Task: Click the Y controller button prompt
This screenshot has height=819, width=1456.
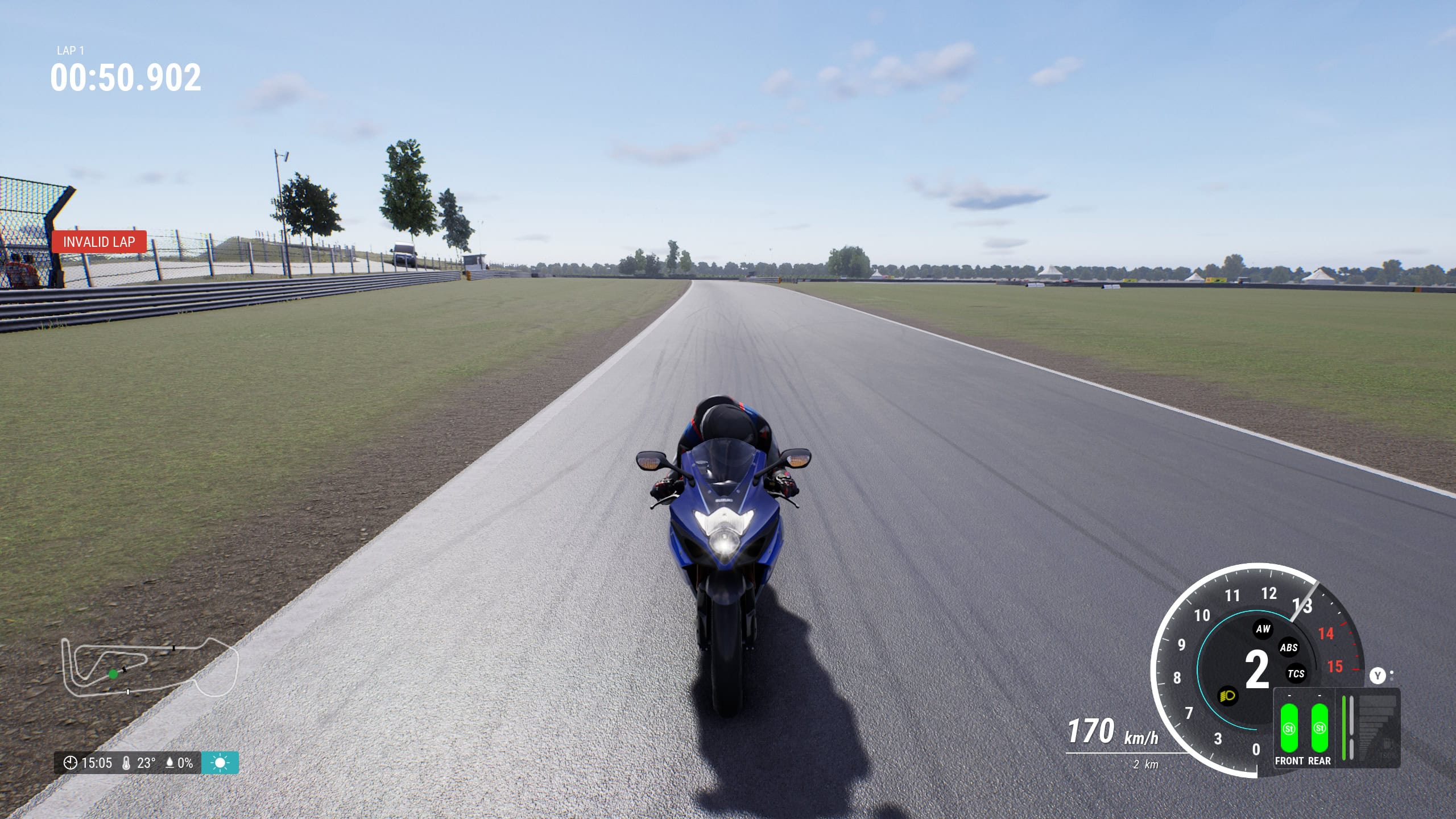Action: click(x=1377, y=675)
